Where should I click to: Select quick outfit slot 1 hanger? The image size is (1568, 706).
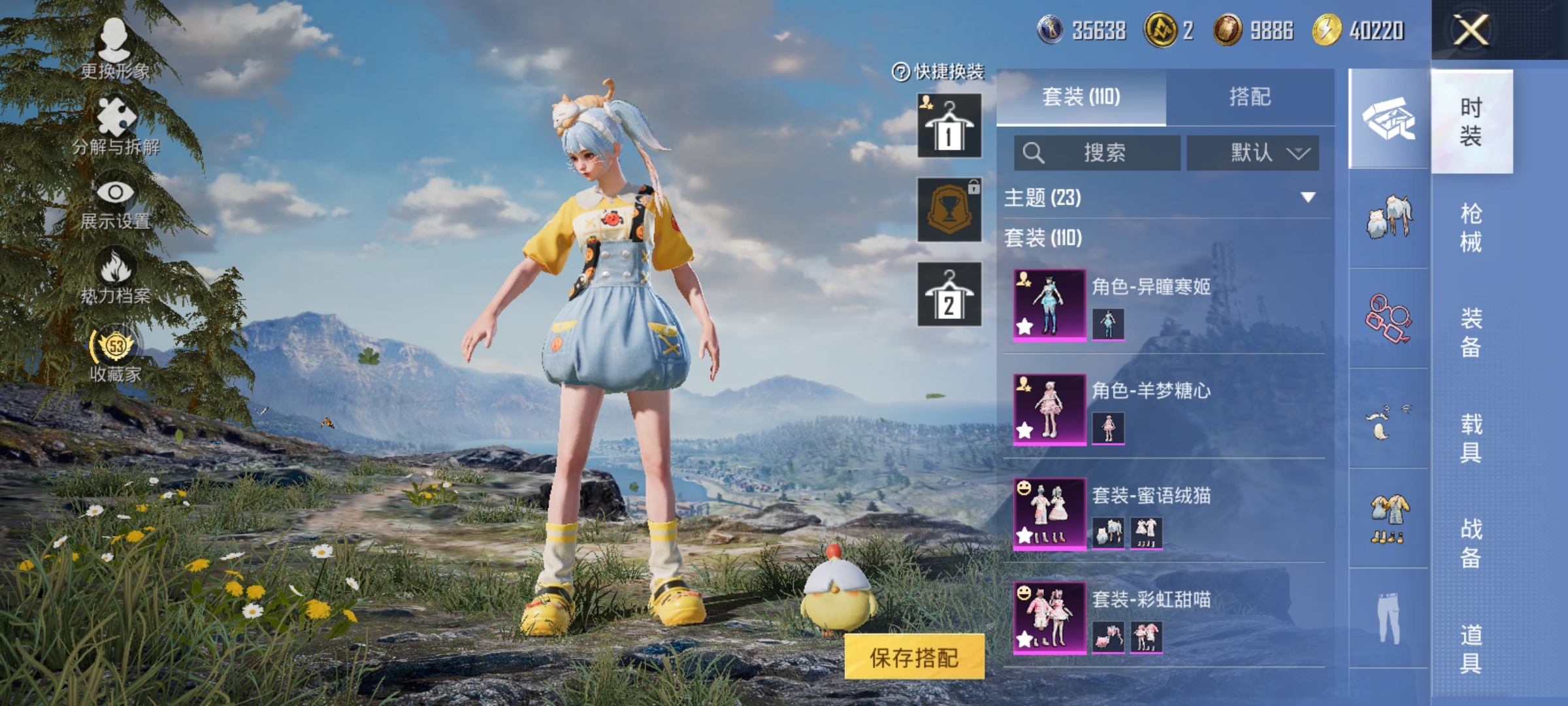[949, 124]
